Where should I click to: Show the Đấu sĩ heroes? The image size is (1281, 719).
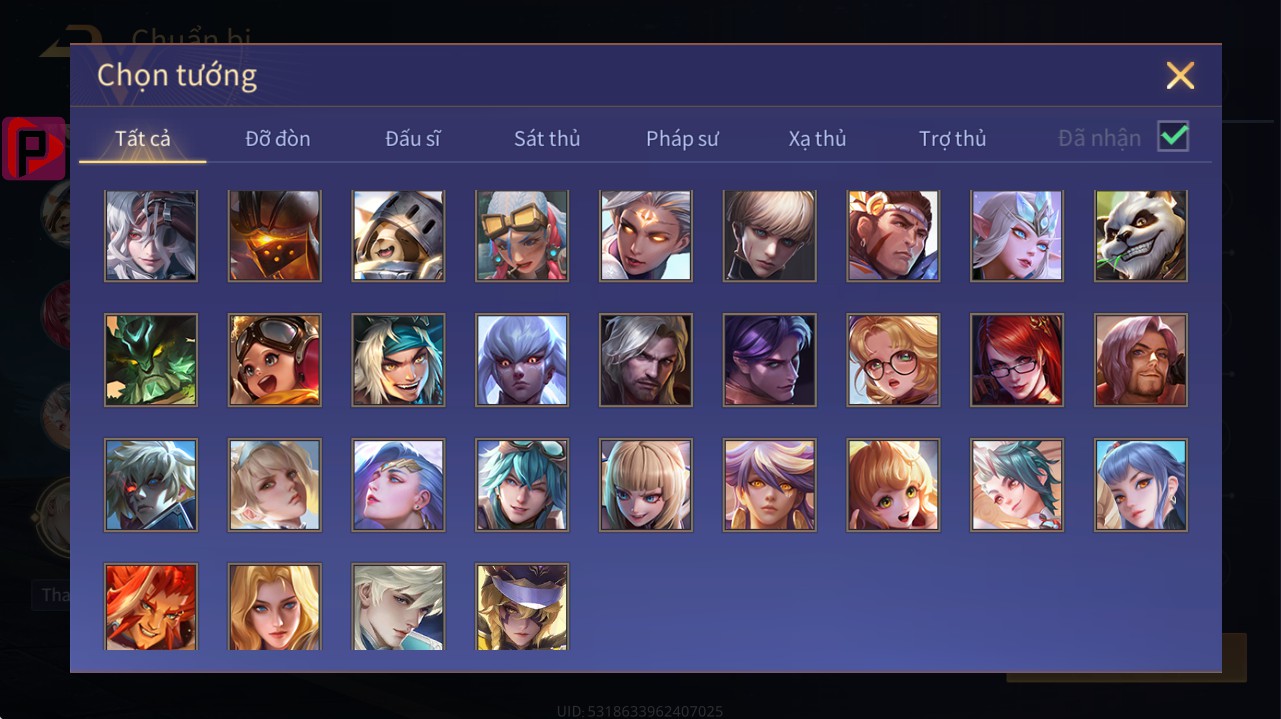(413, 138)
